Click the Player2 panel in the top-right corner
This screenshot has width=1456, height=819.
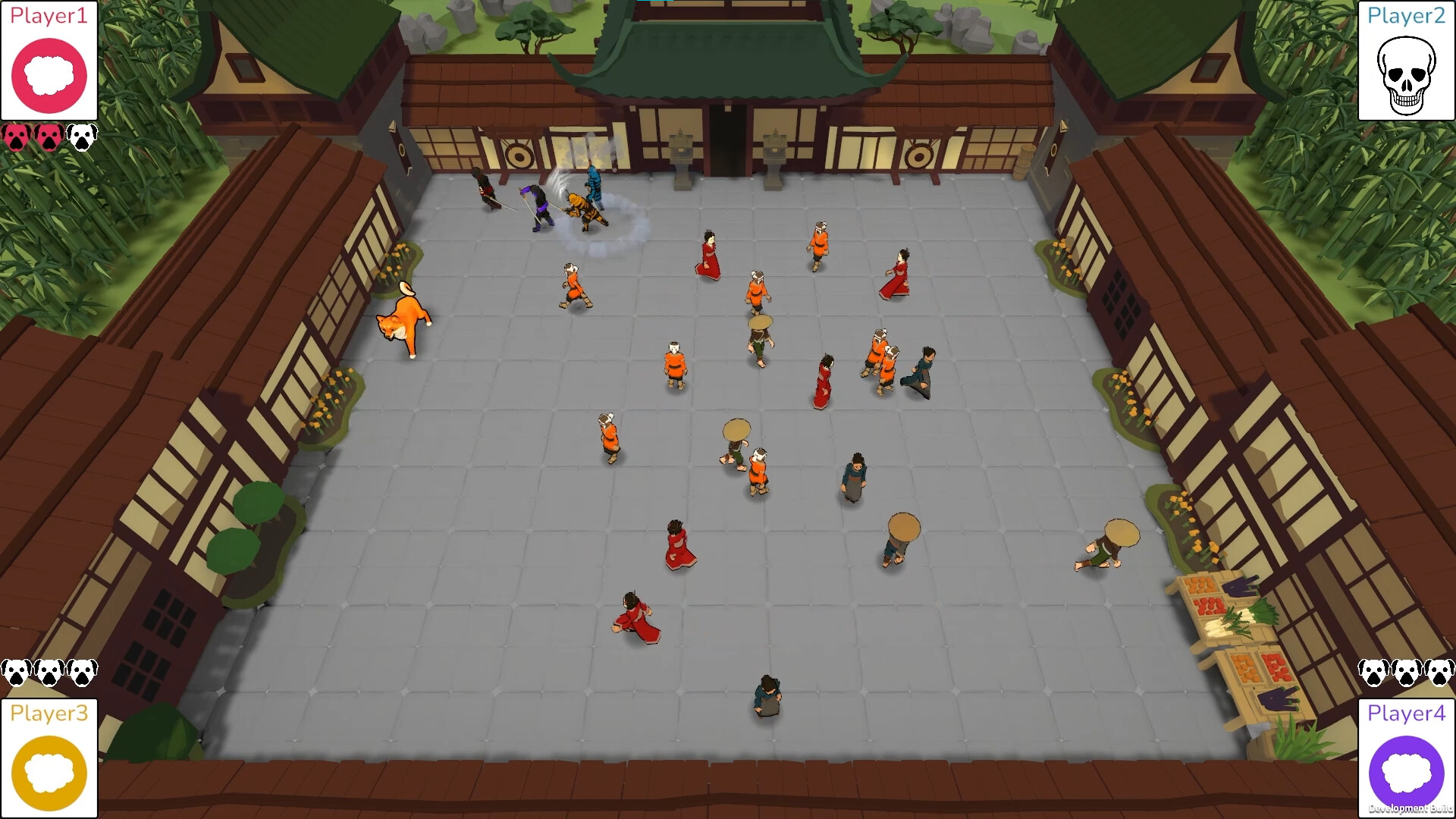(1407, 61)
